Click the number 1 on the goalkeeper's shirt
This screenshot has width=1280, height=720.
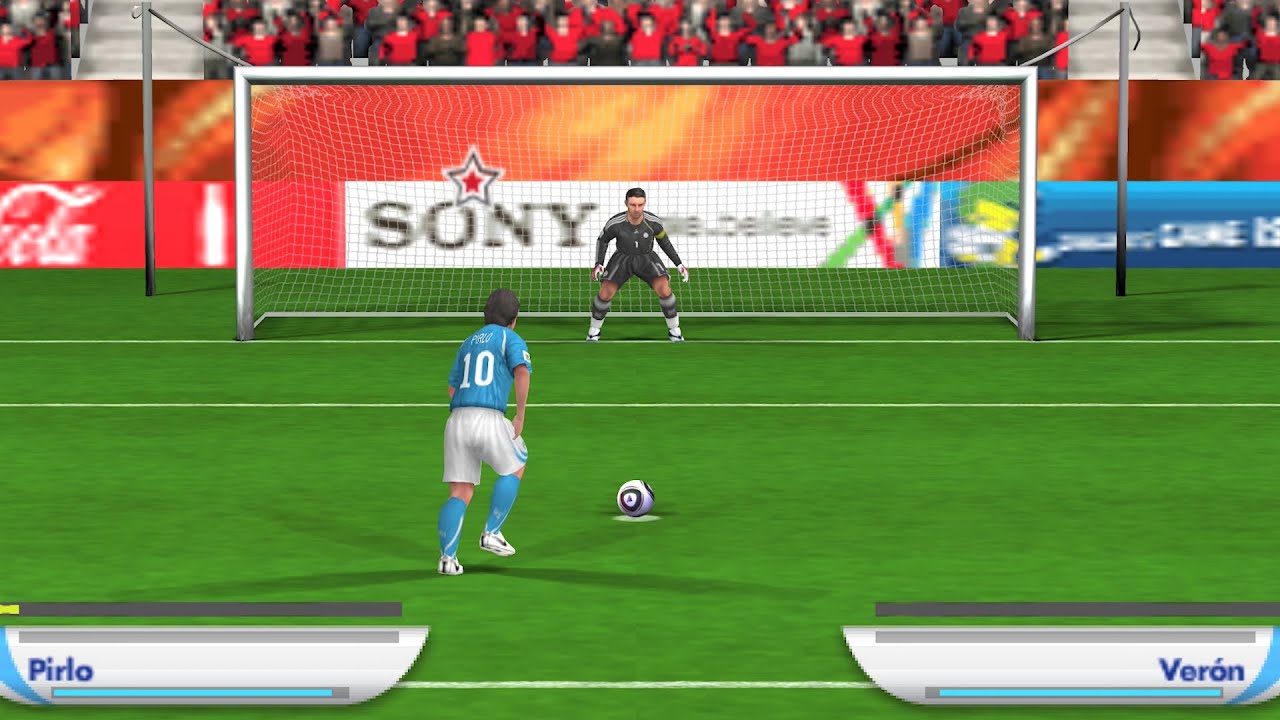pyautogui.click(x=639, y=244)
